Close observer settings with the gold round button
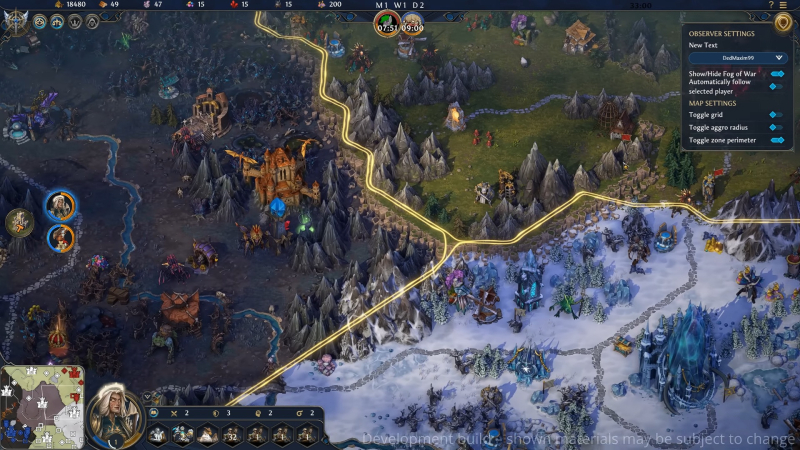The width and height of the screenshot is (800, 450). 781,22
